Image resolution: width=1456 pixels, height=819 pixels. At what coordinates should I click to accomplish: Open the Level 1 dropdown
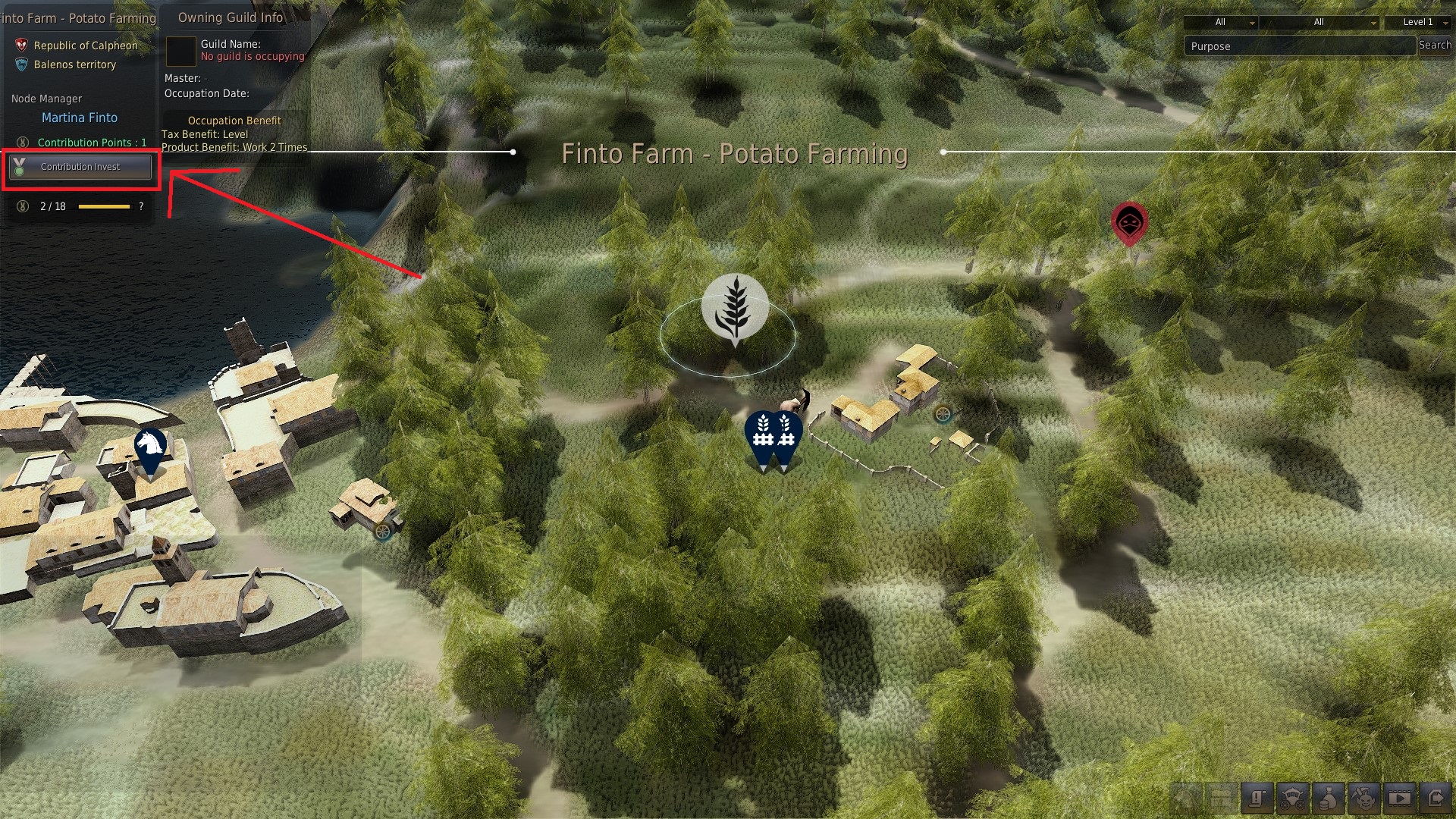[1417, 22]
